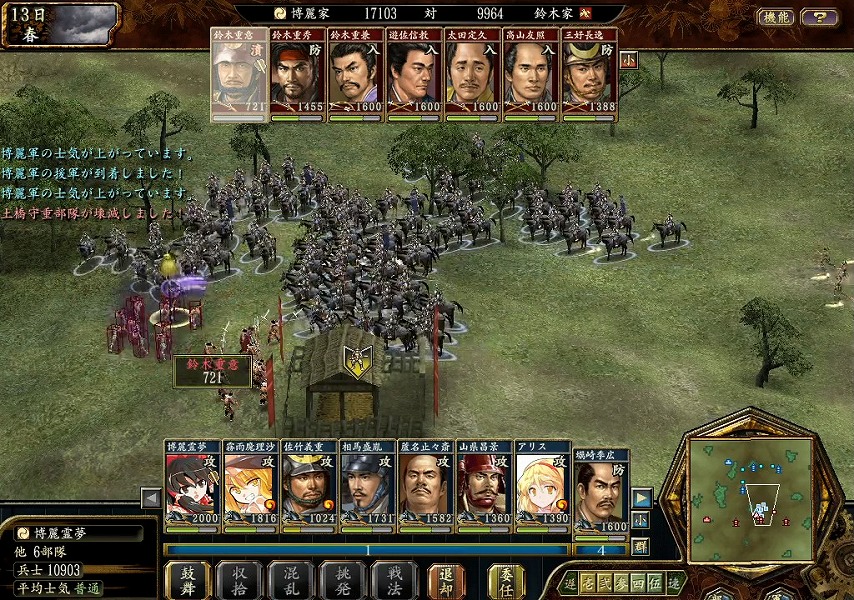The height and width of the screenshot is (600, 854).
Task: Click the 委任 delegate button
Action: (x=506, y=579)
